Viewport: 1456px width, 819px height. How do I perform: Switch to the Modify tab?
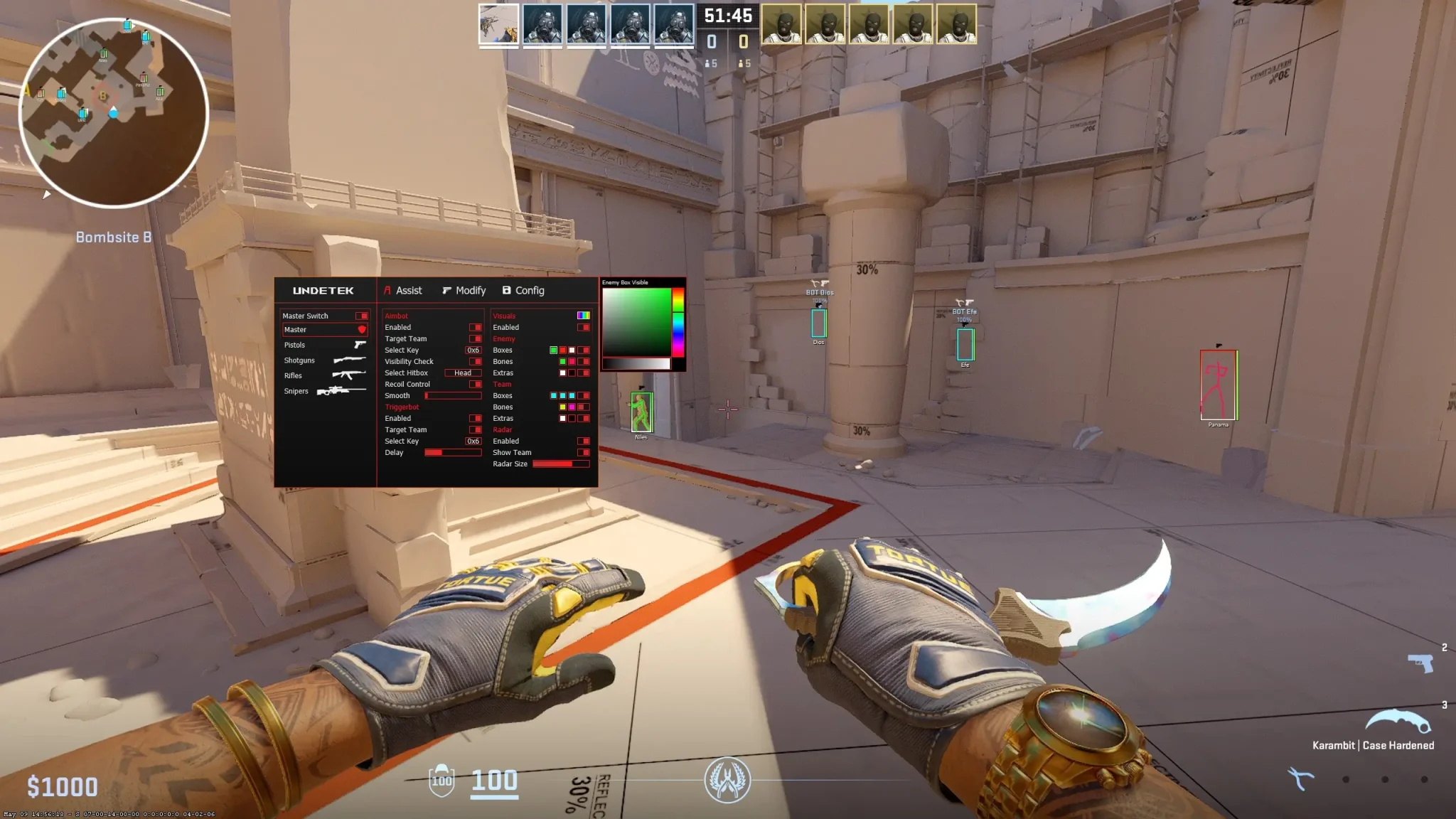click(x=464, y=291)
